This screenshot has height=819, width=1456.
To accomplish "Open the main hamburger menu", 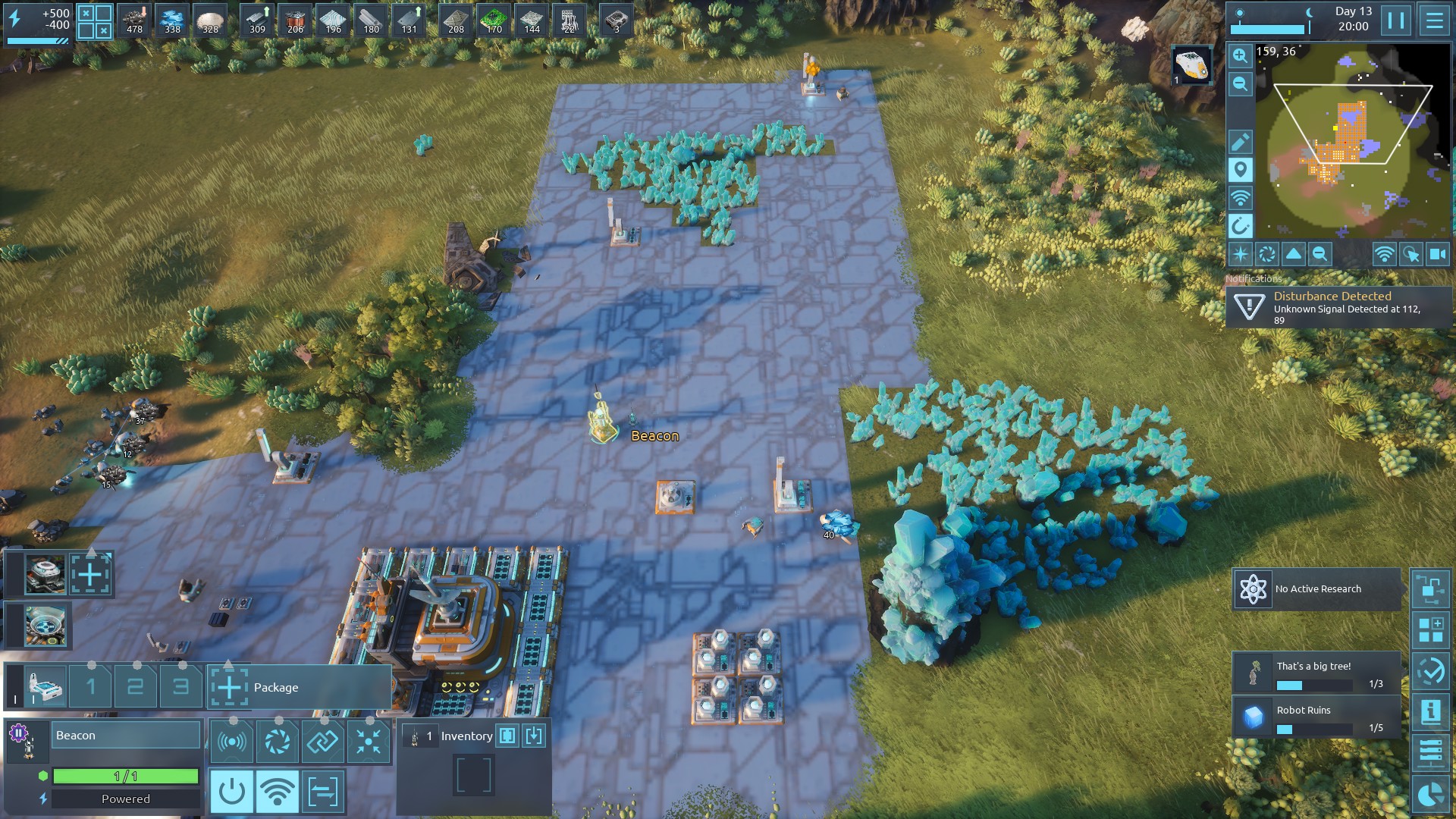I will (1434, 20).
